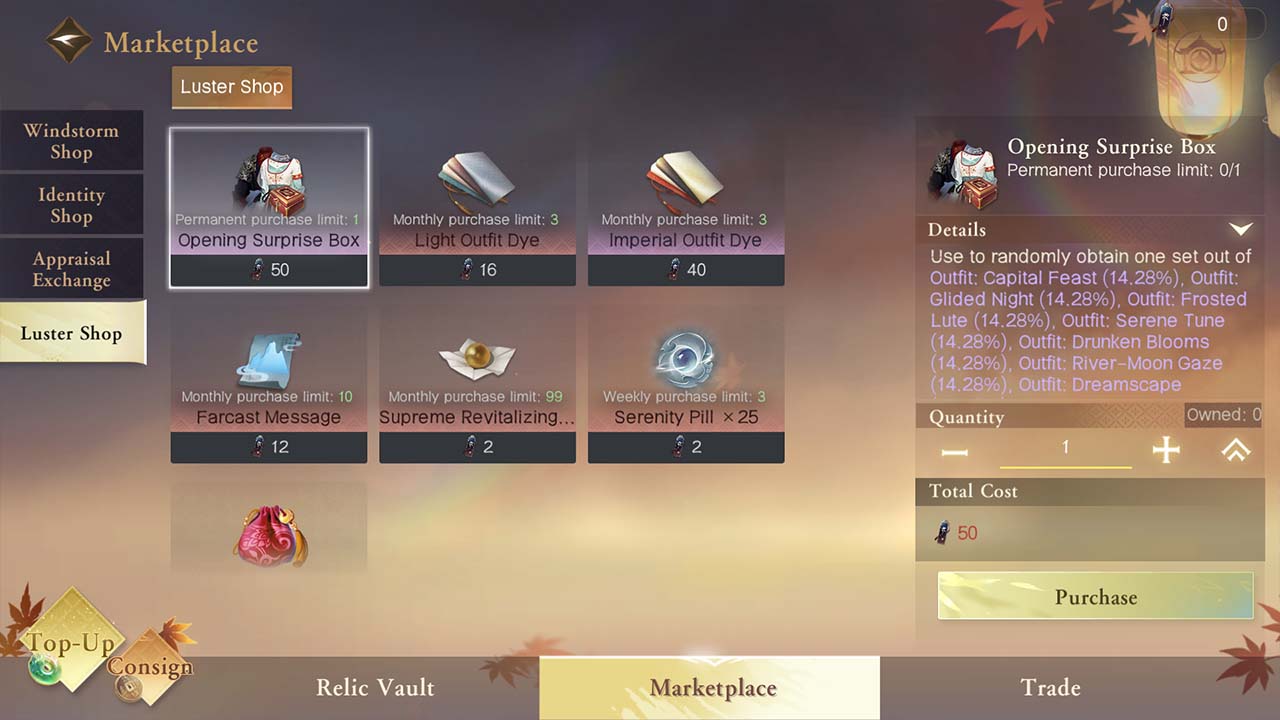1280x720 pixels.
Task: Select the Farcast Message item
Action: click(269, 385)
